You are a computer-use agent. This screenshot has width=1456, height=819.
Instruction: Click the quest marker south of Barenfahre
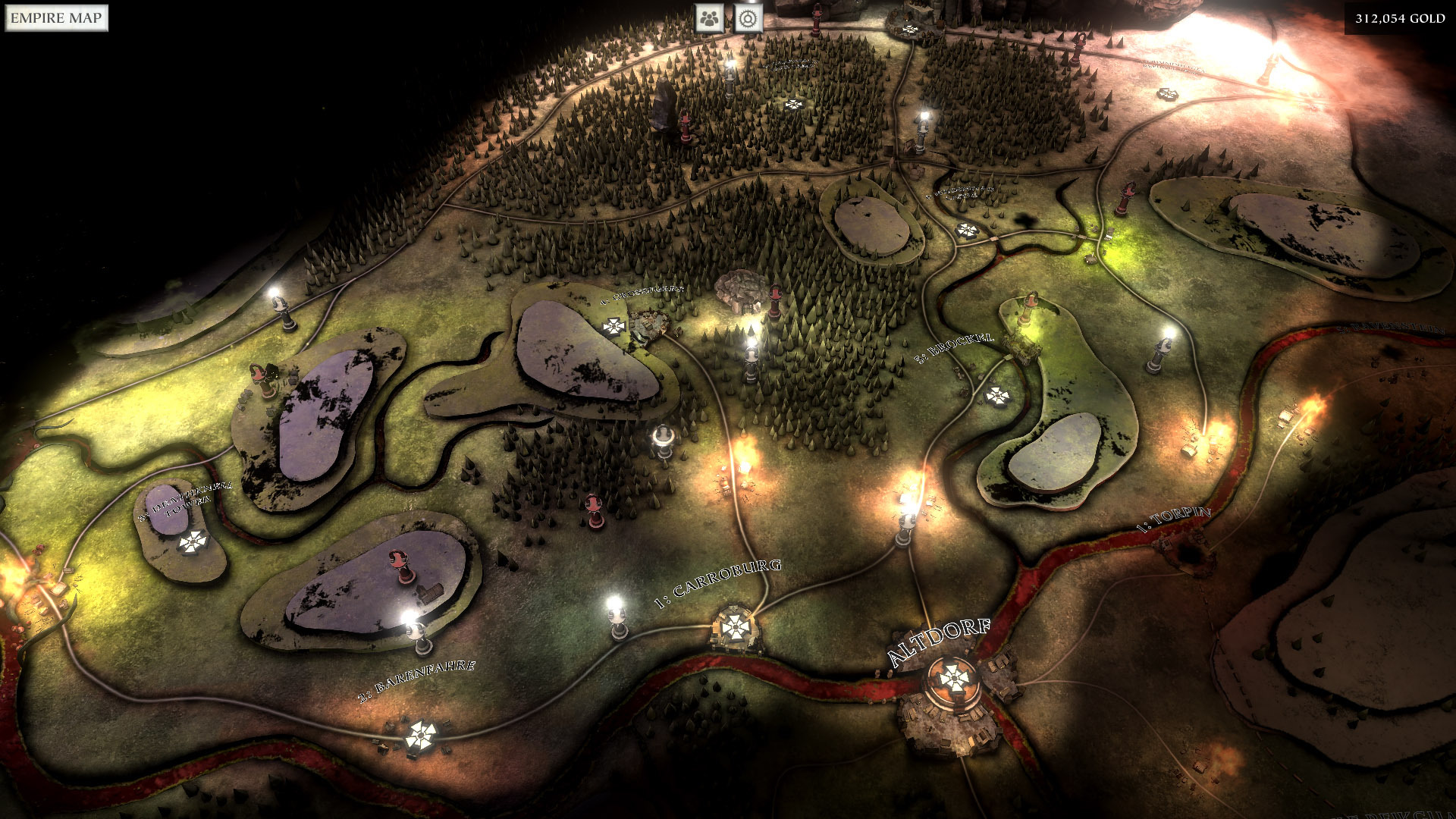click(422, 734)
